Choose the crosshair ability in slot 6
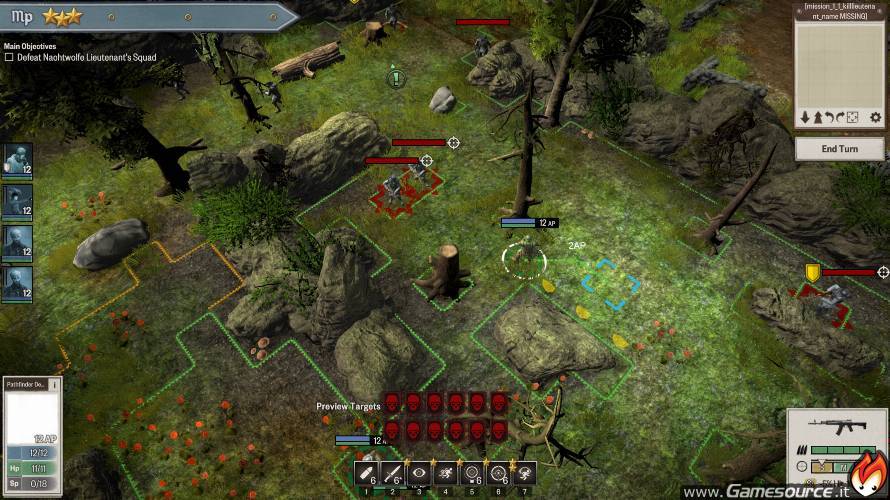890x500 pixels. [497, 473]
